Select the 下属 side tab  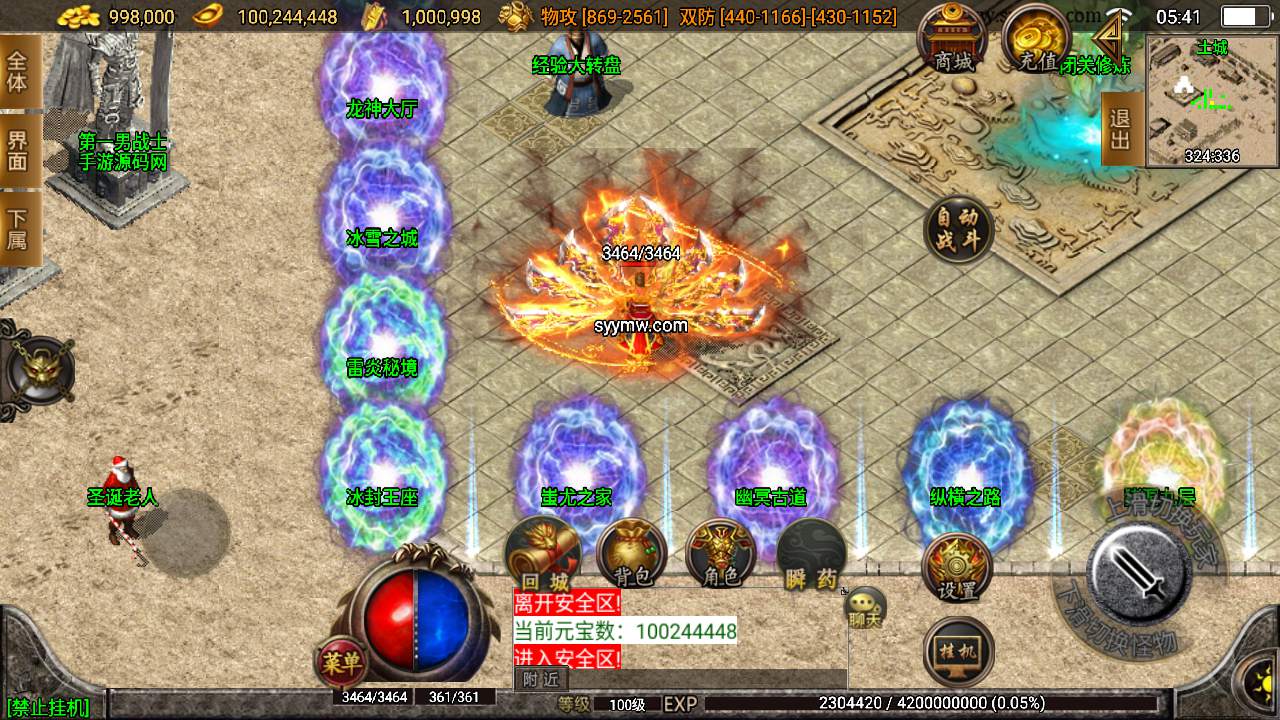pos(18,230)
